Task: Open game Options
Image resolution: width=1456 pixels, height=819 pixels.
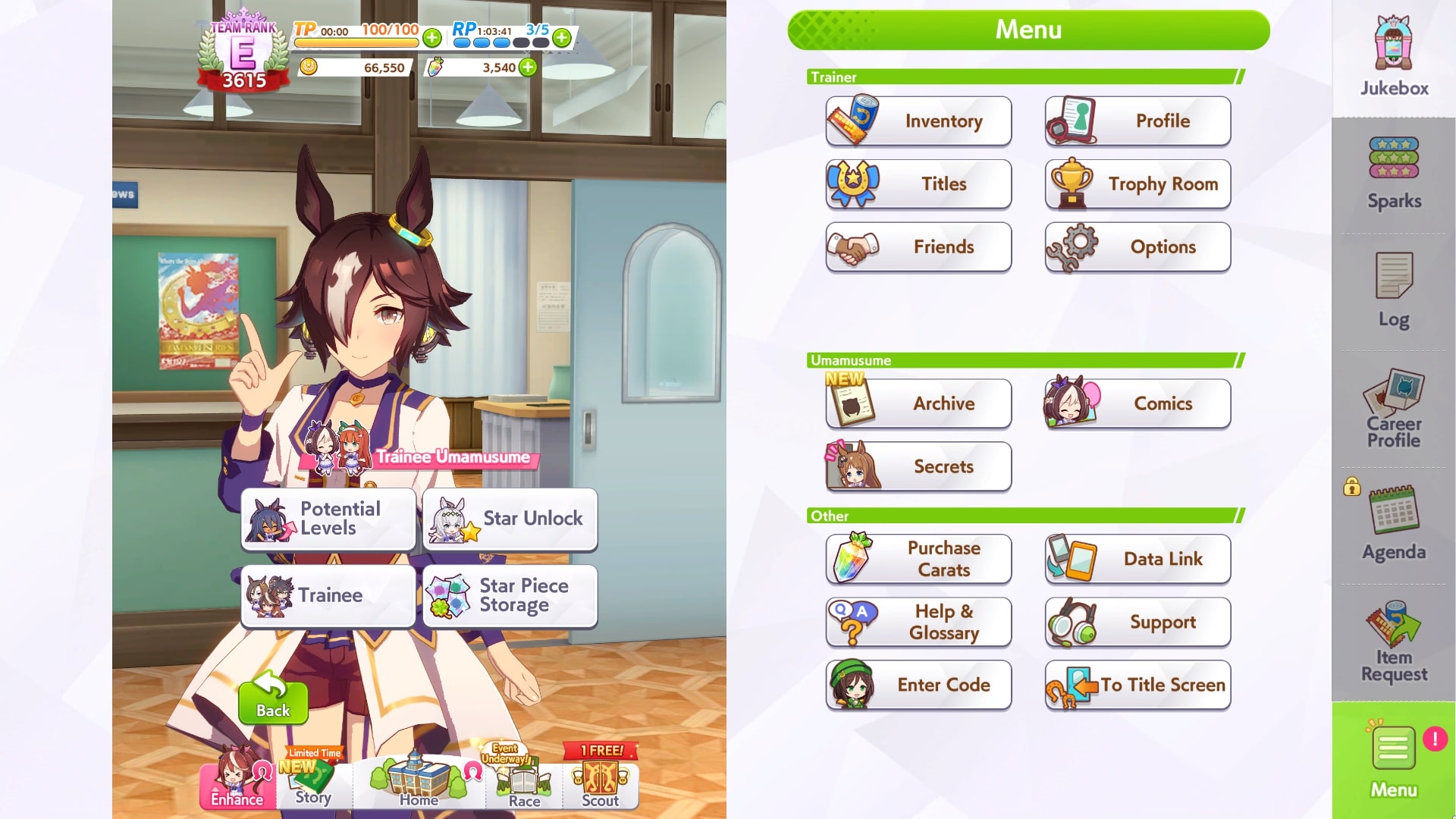Action: (x=1137, y=247)
